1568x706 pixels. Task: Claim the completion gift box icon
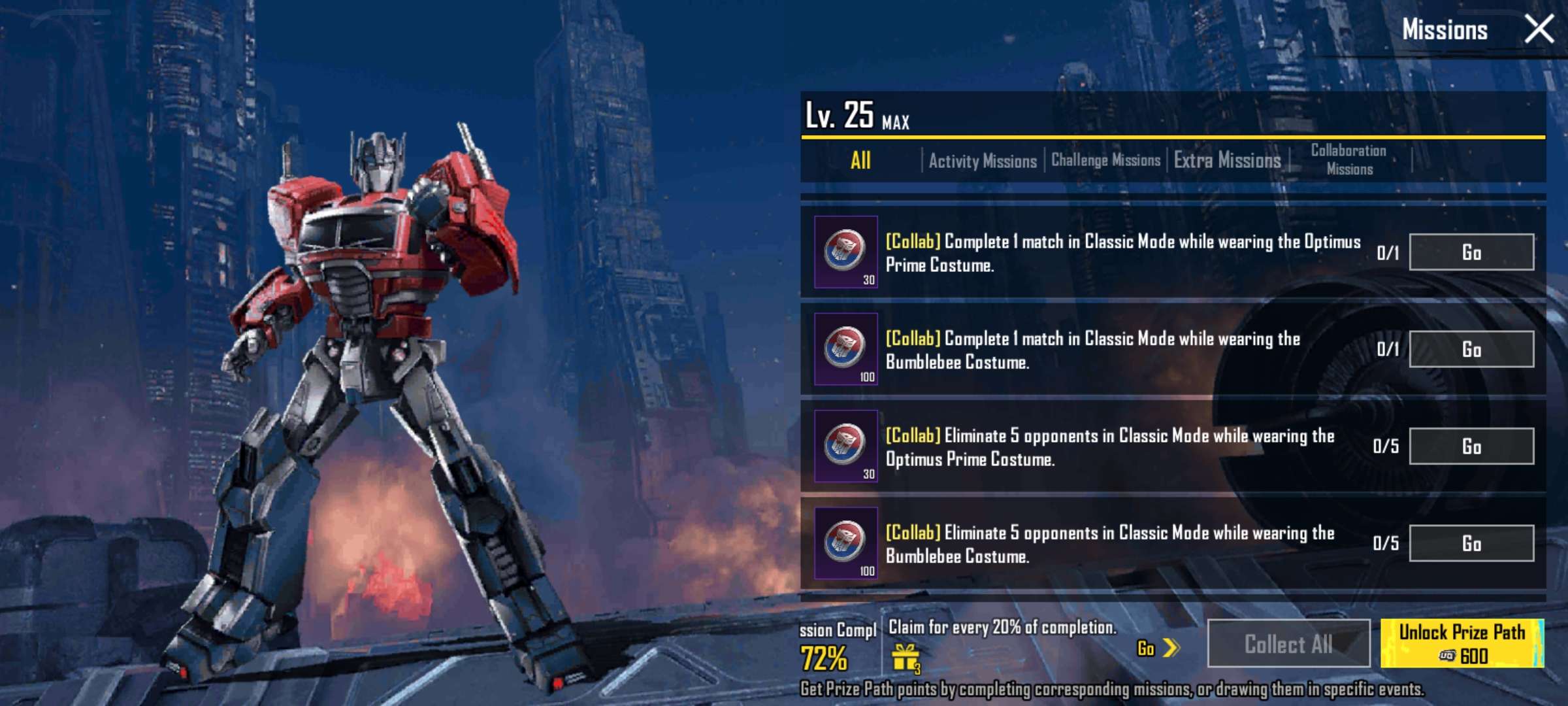pos(906,657)
